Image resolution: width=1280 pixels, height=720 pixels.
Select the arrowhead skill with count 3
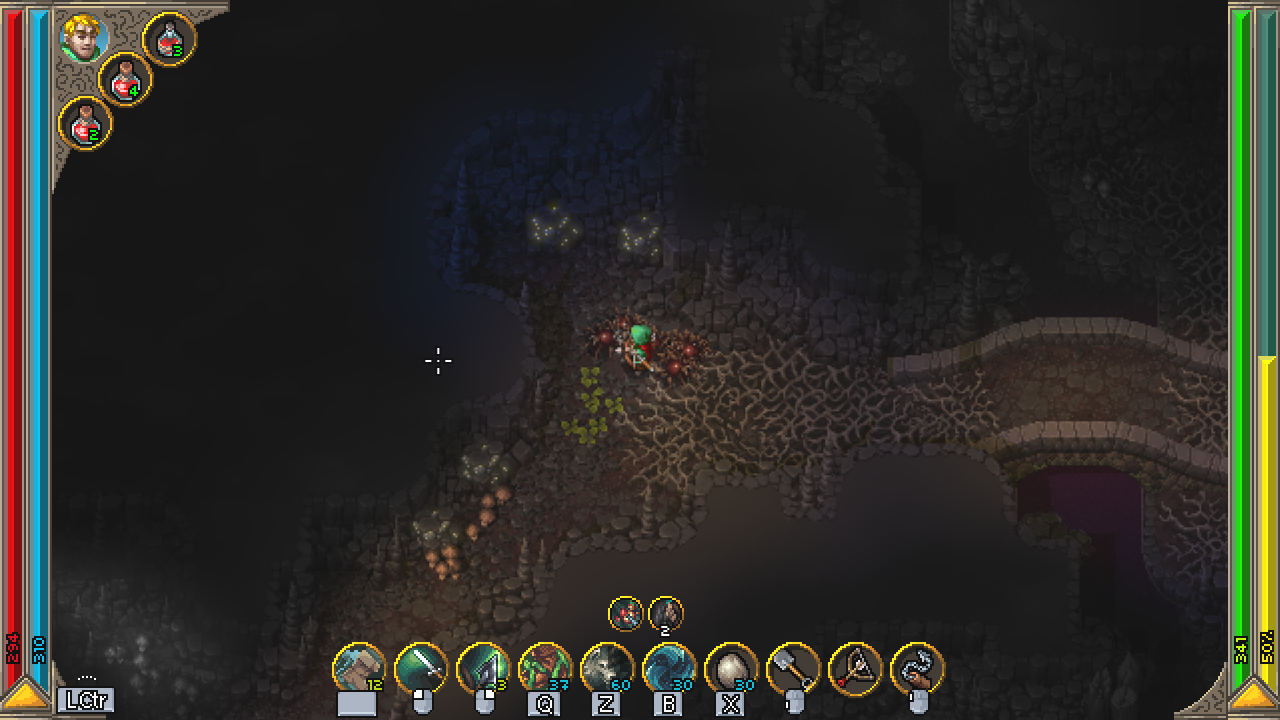(x=483, y=668)
